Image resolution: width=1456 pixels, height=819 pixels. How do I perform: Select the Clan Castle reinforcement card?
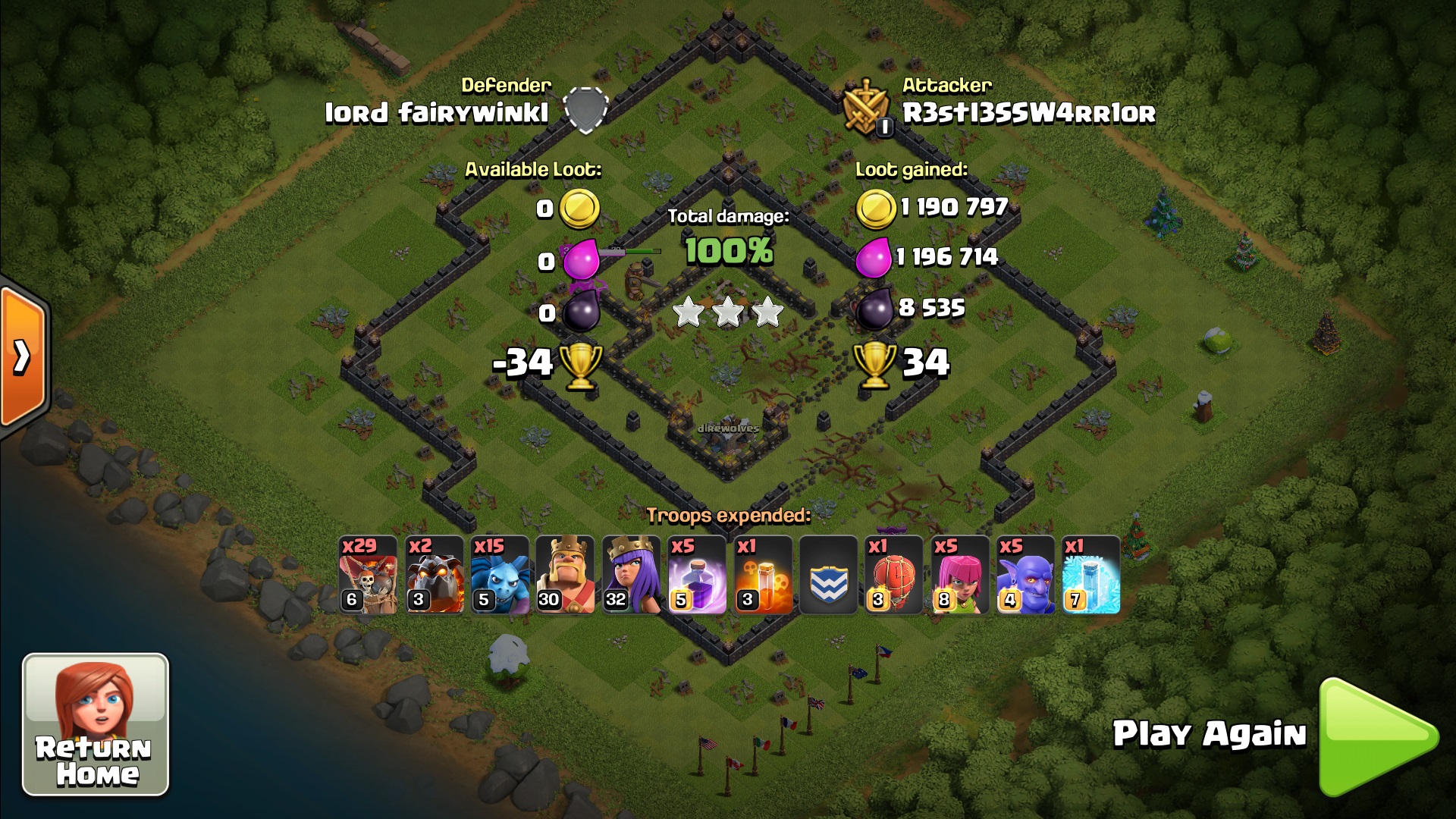[828, 575]
